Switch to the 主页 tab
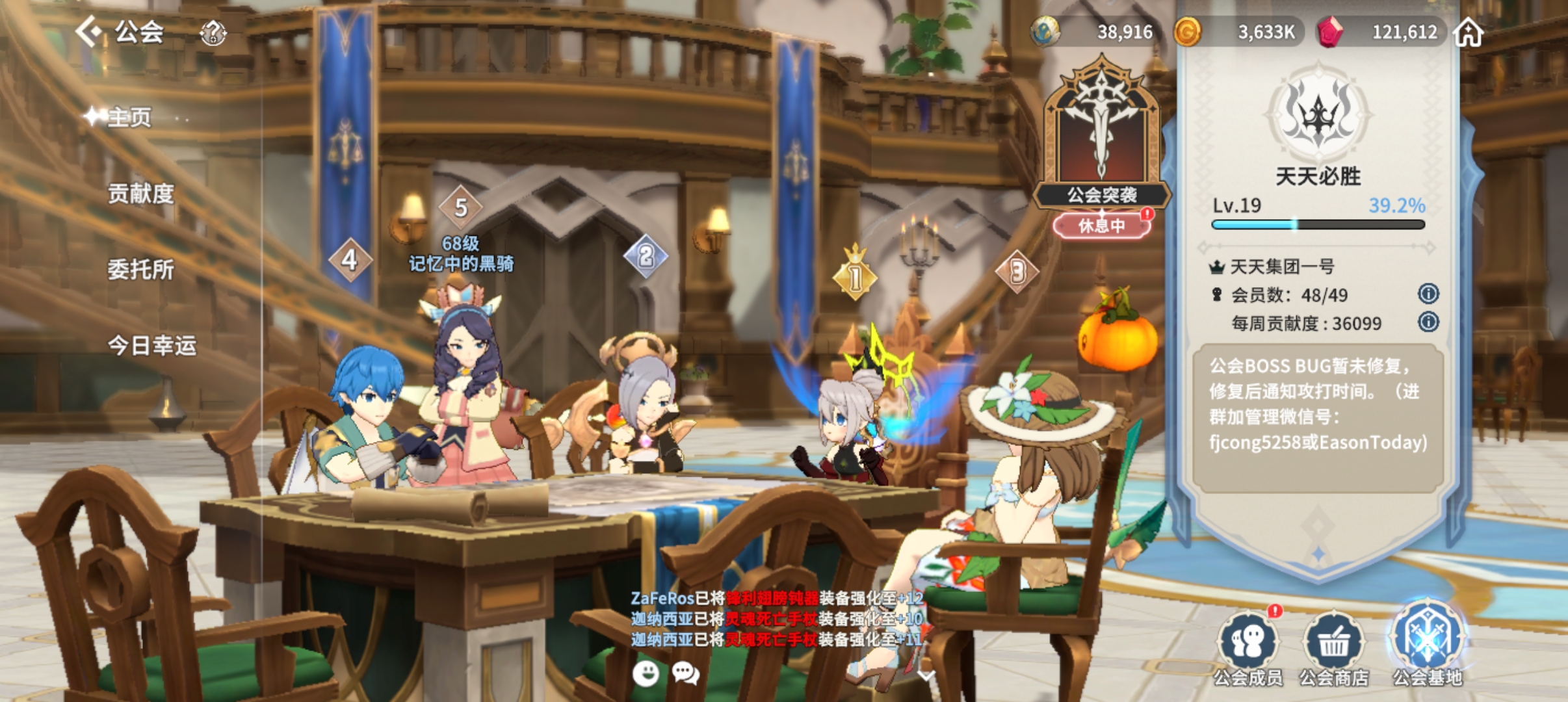Viewport: 1568px width, 702px height. (x=129, y=118)
